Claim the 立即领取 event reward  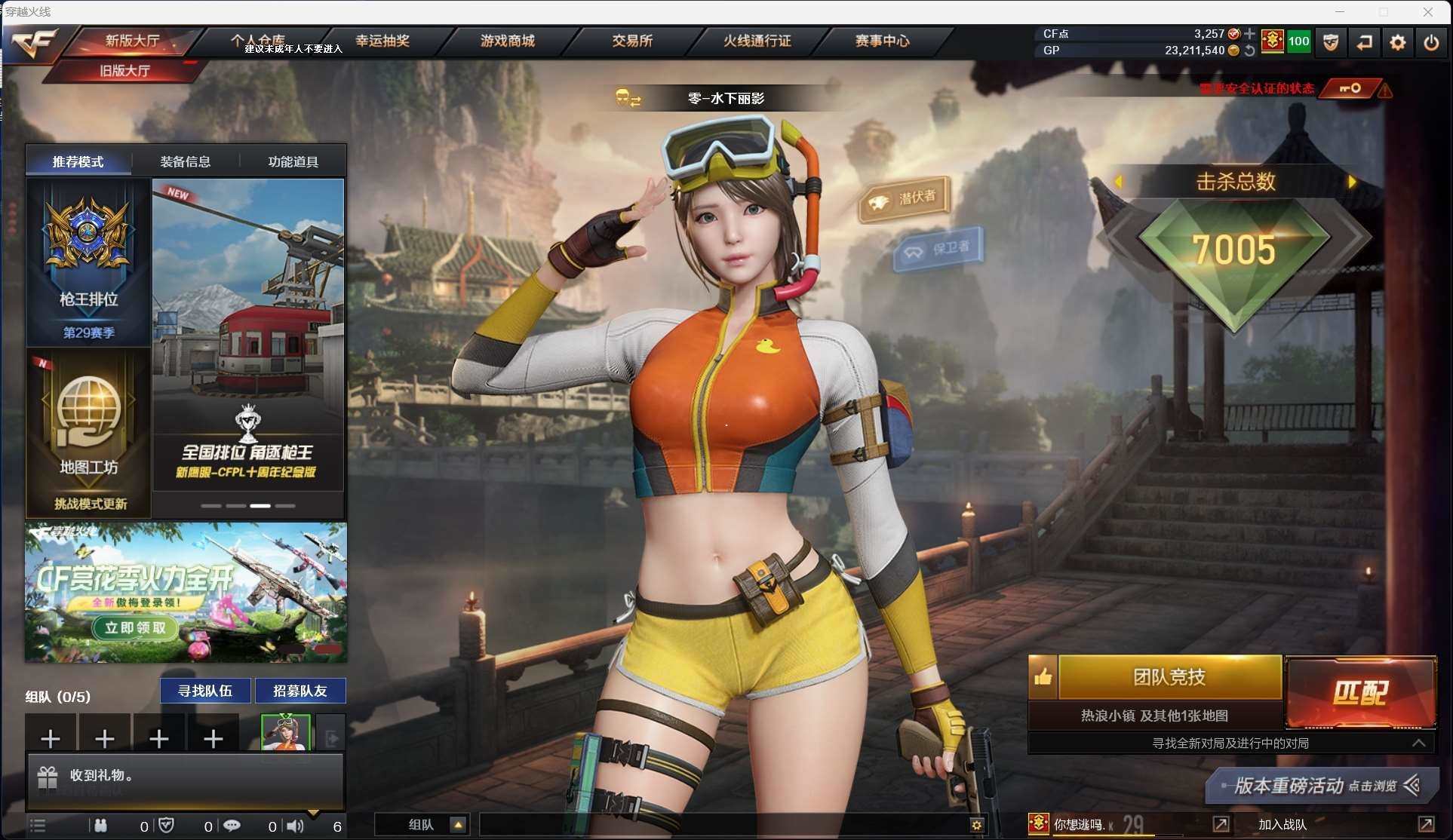[x=135, y=627]
